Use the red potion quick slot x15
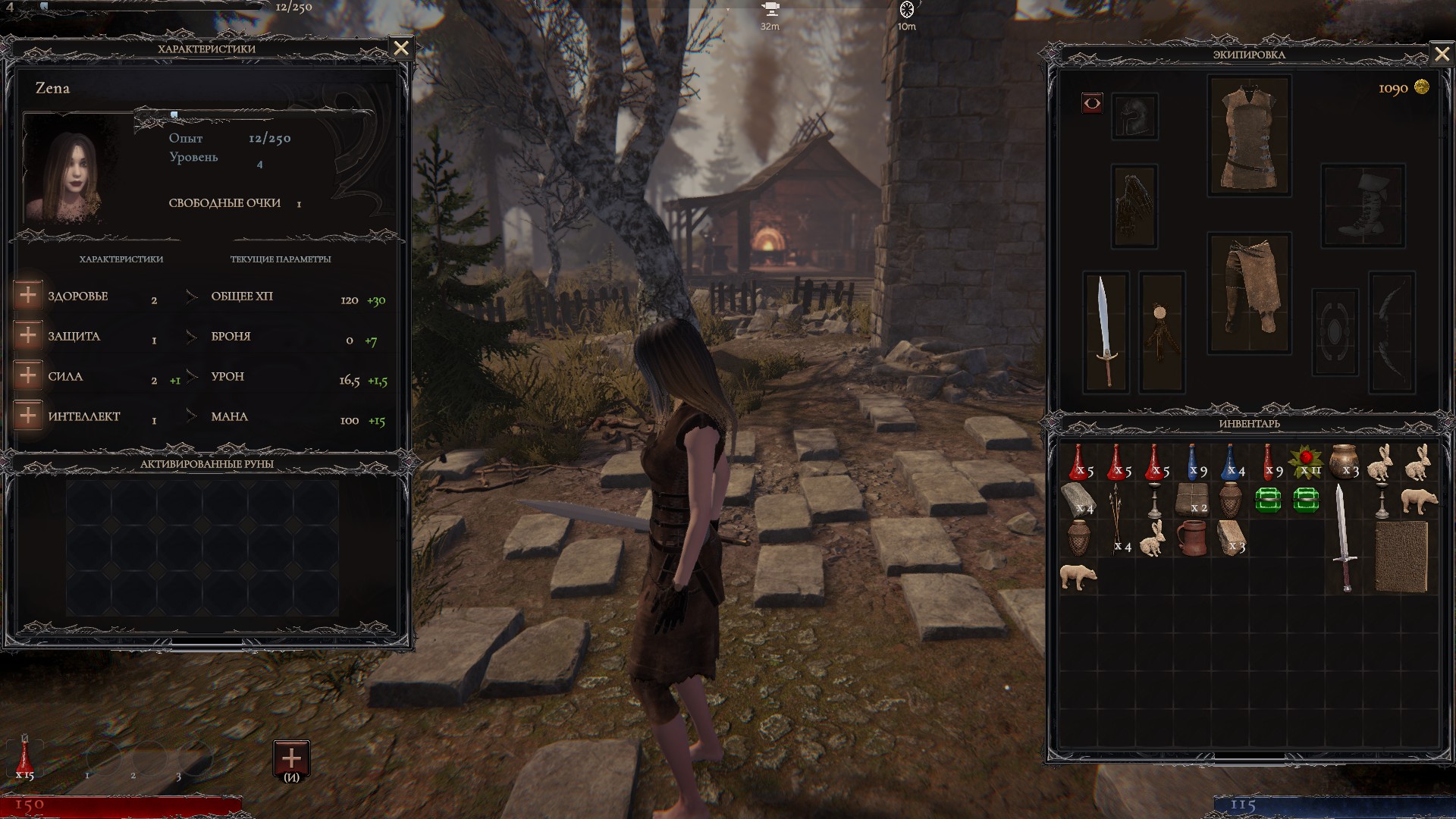 (x=25, y=757)
